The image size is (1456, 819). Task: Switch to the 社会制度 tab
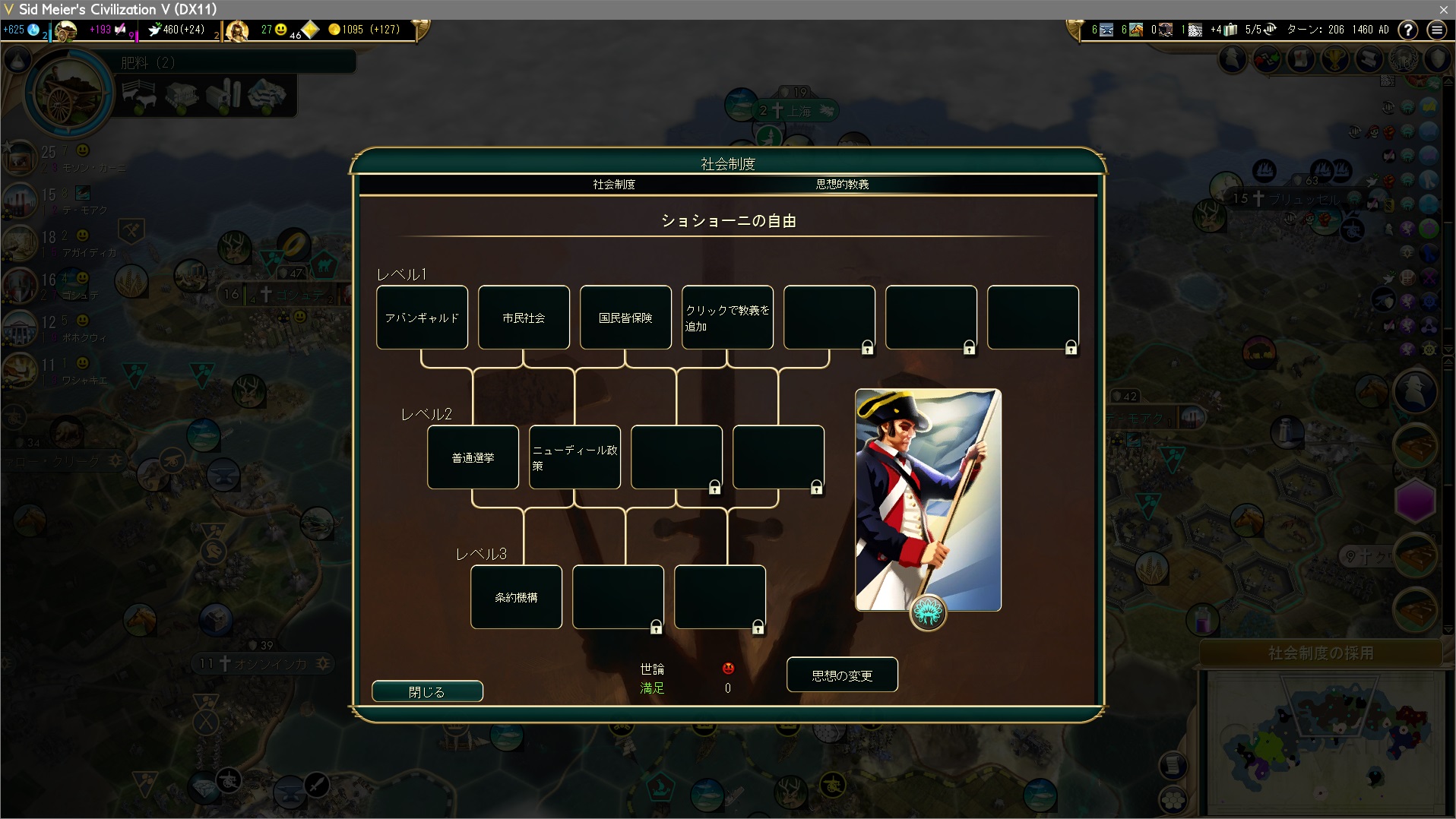614,185
